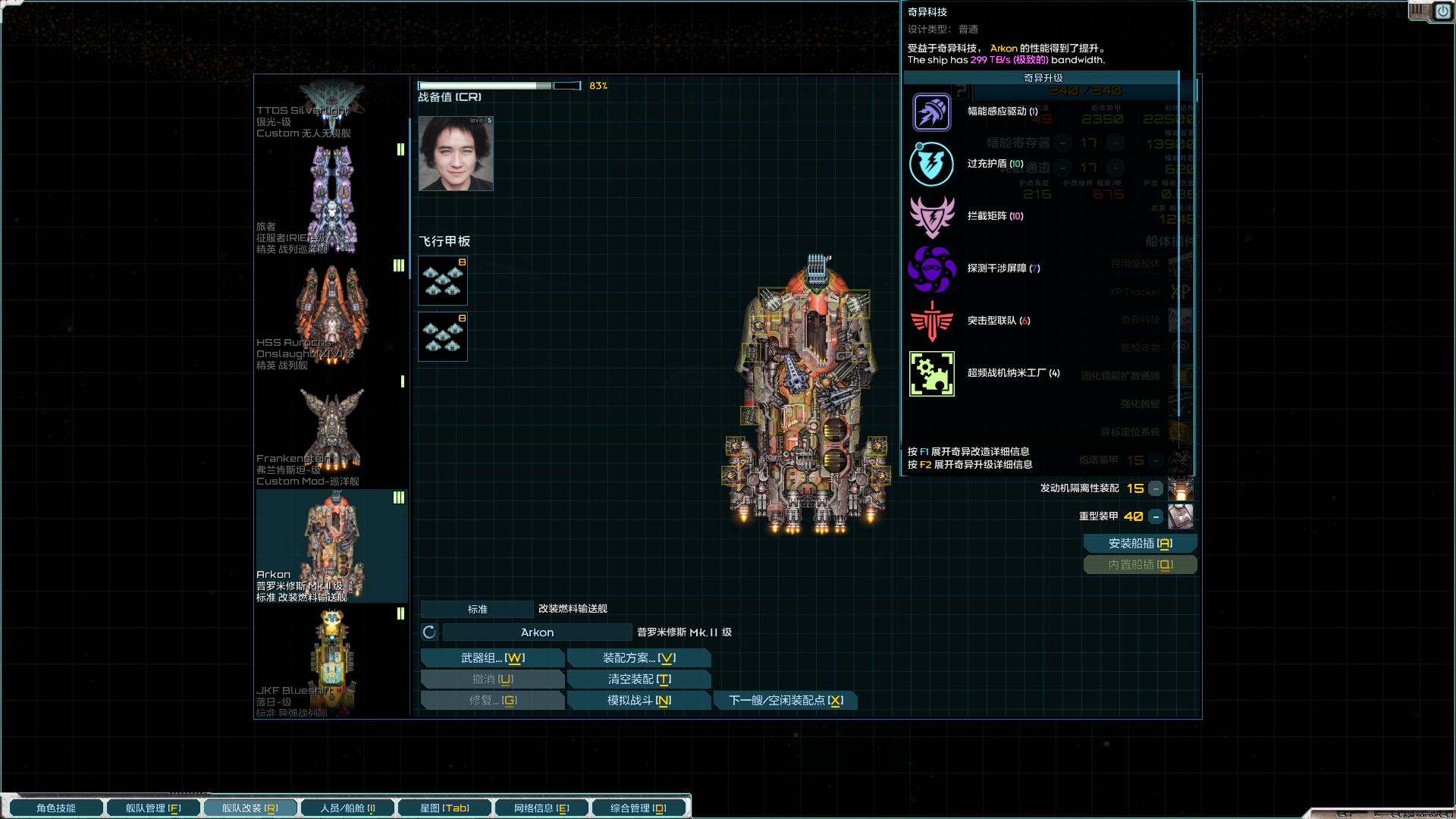The height and width of the screenshot is (819, 1456).
Task: Click the Arkon ship name field
Action: click(x=536, y=632)
